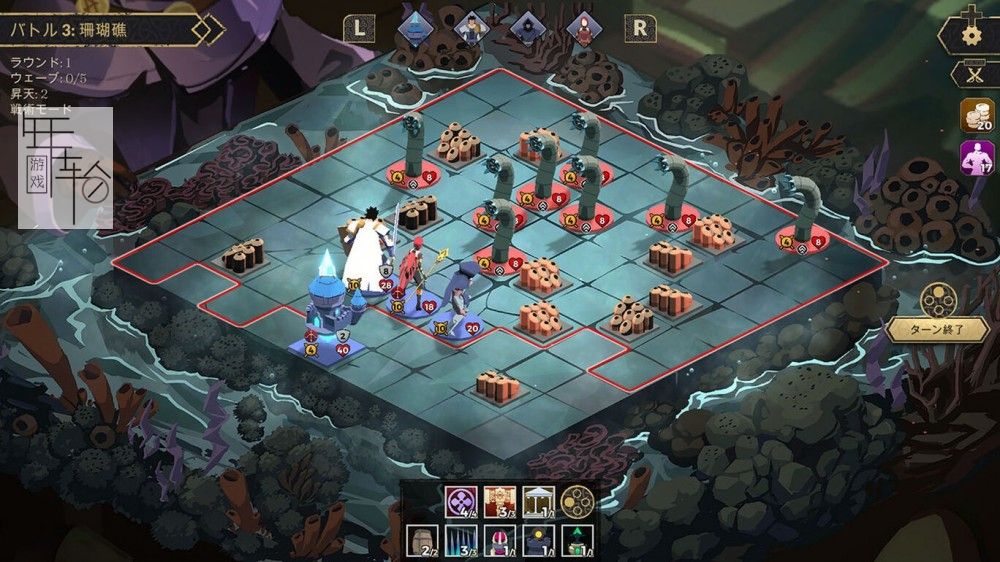Screen dimensions: 1000x562
Task: End the turn with ターン終了 button
Action: click(936, 329)
